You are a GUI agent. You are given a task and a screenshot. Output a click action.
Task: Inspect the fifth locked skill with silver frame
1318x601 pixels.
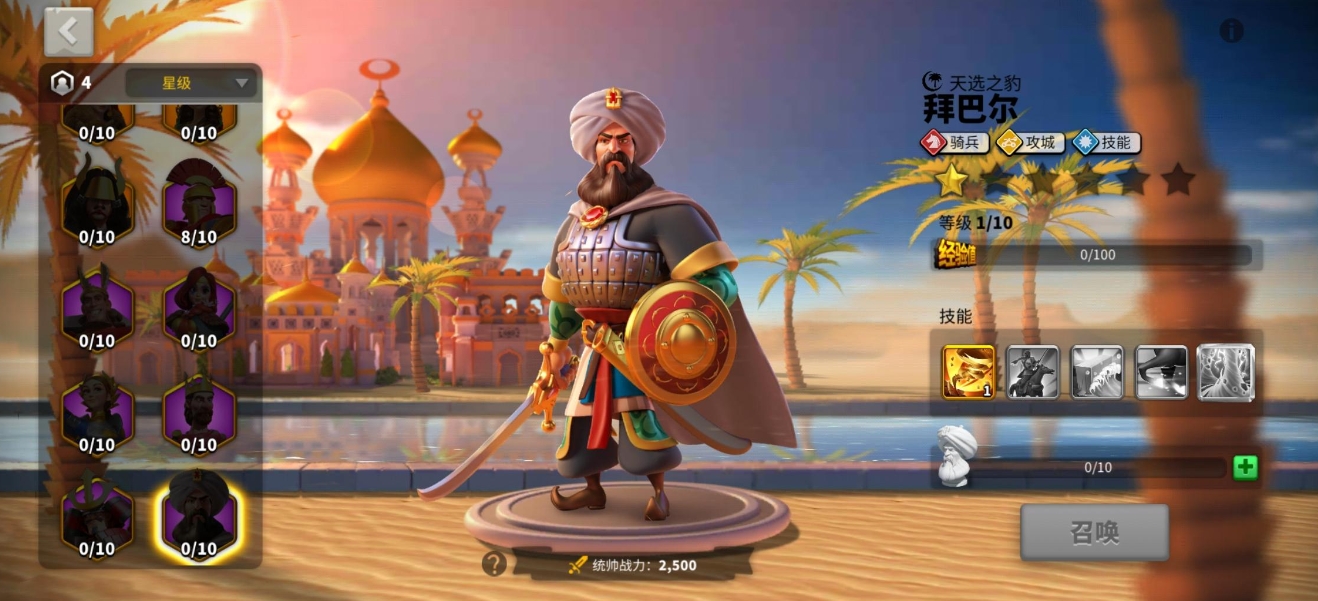(1226, 372)
